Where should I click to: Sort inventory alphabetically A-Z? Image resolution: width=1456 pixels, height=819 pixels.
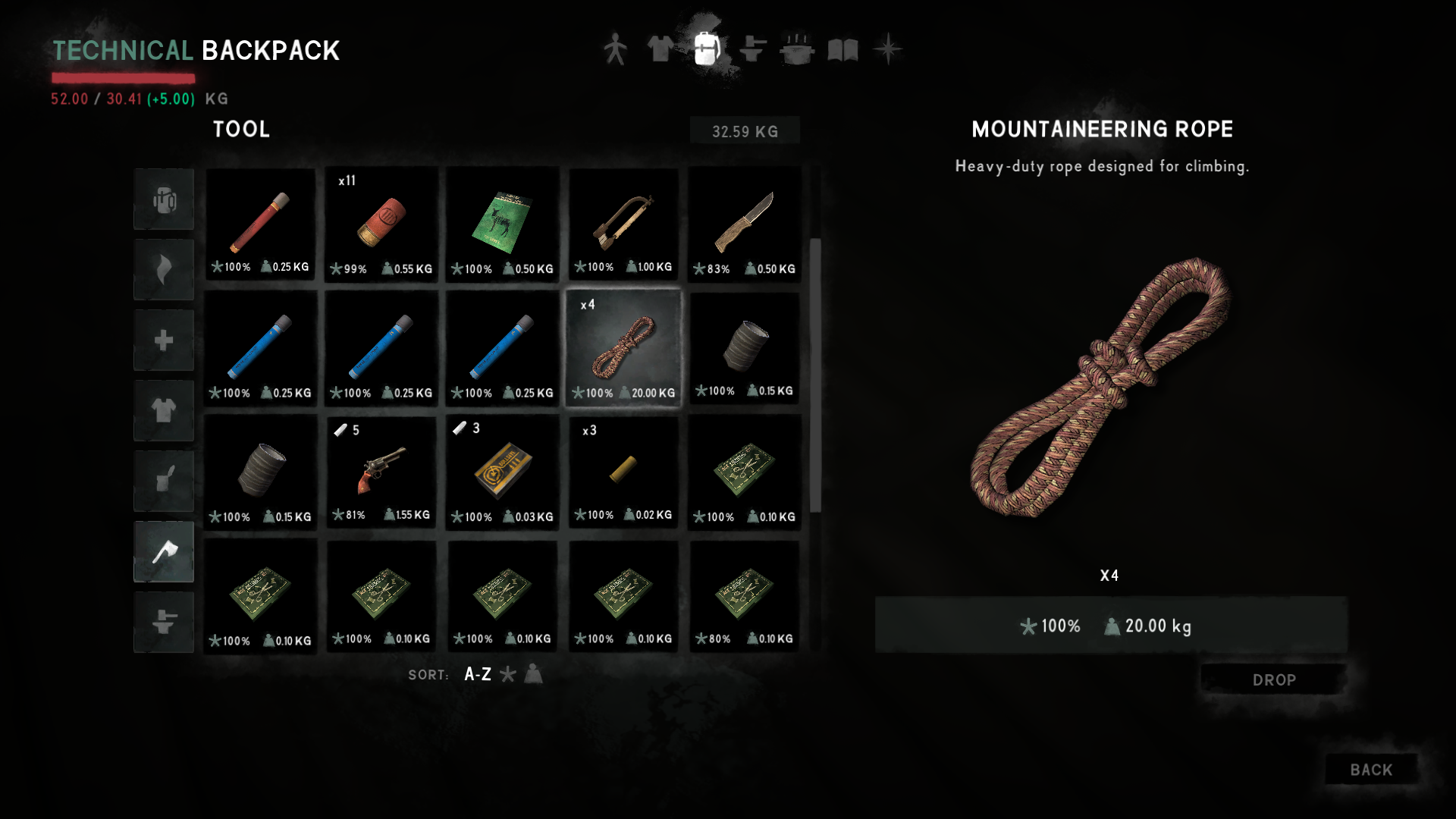click(x=478, y=674)
